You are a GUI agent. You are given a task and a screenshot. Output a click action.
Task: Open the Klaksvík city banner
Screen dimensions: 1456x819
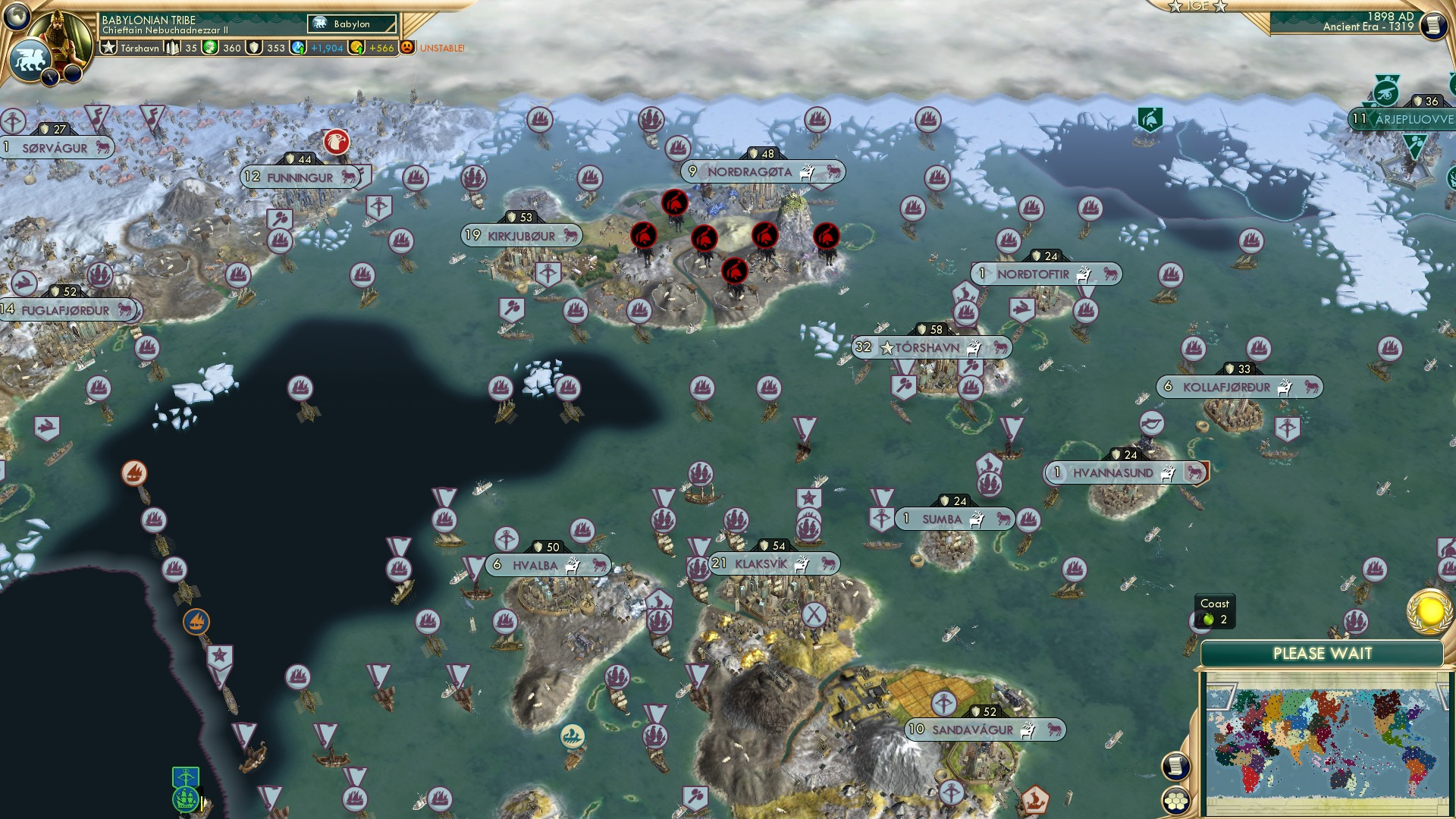click(x=777, y=564)
